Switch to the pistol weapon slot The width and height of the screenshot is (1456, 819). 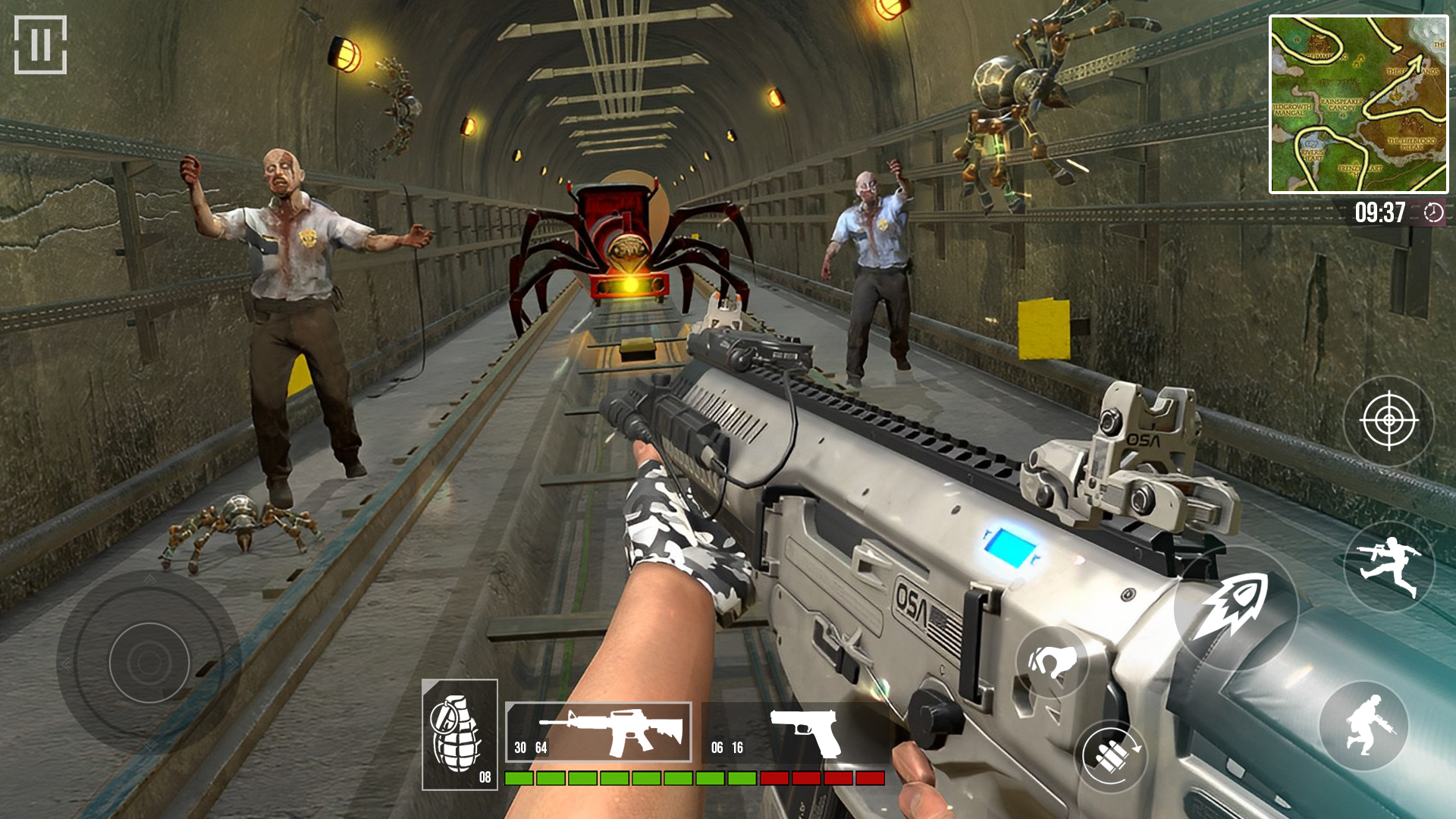pos(795,733)
